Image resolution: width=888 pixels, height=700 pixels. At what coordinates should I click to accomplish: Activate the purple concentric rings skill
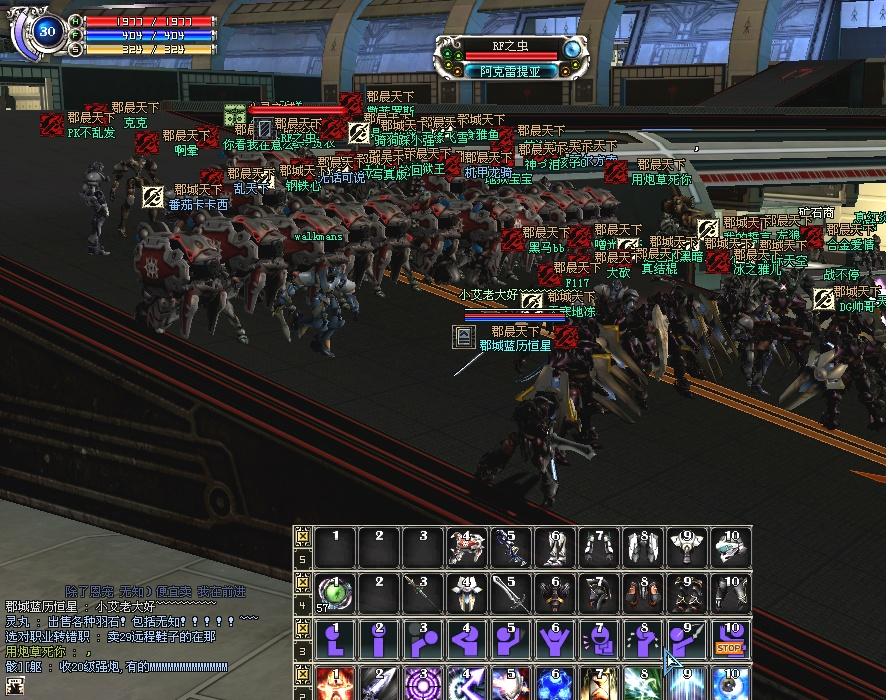pyautogui.click(x=421, y=684)
